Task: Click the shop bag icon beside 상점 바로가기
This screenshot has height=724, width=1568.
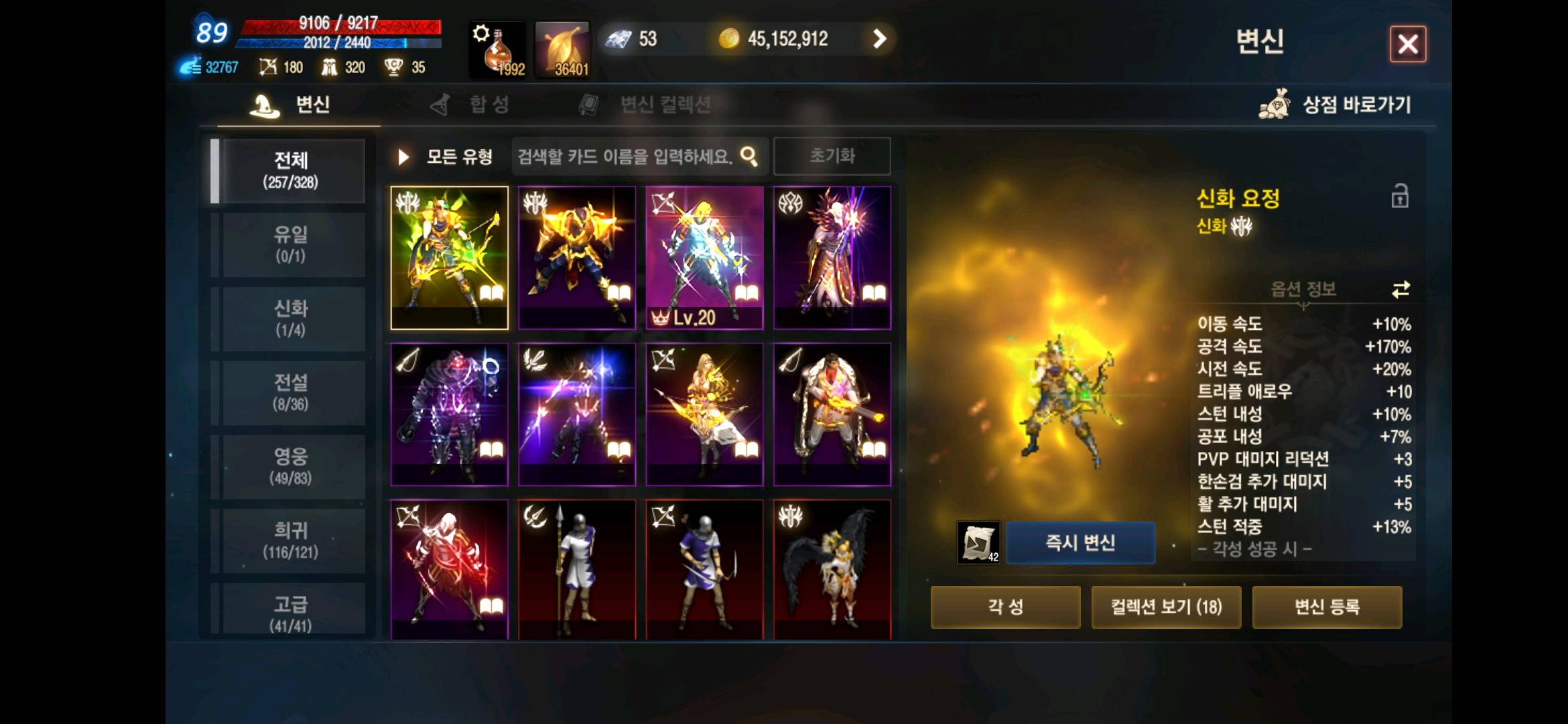Action: coord(1275,104)
